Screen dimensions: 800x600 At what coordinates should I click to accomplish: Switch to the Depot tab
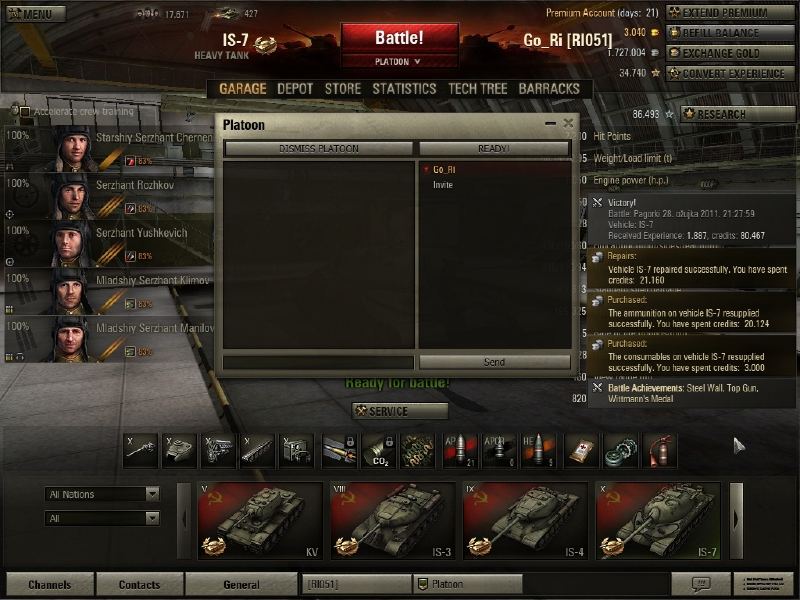pos(295,88)
